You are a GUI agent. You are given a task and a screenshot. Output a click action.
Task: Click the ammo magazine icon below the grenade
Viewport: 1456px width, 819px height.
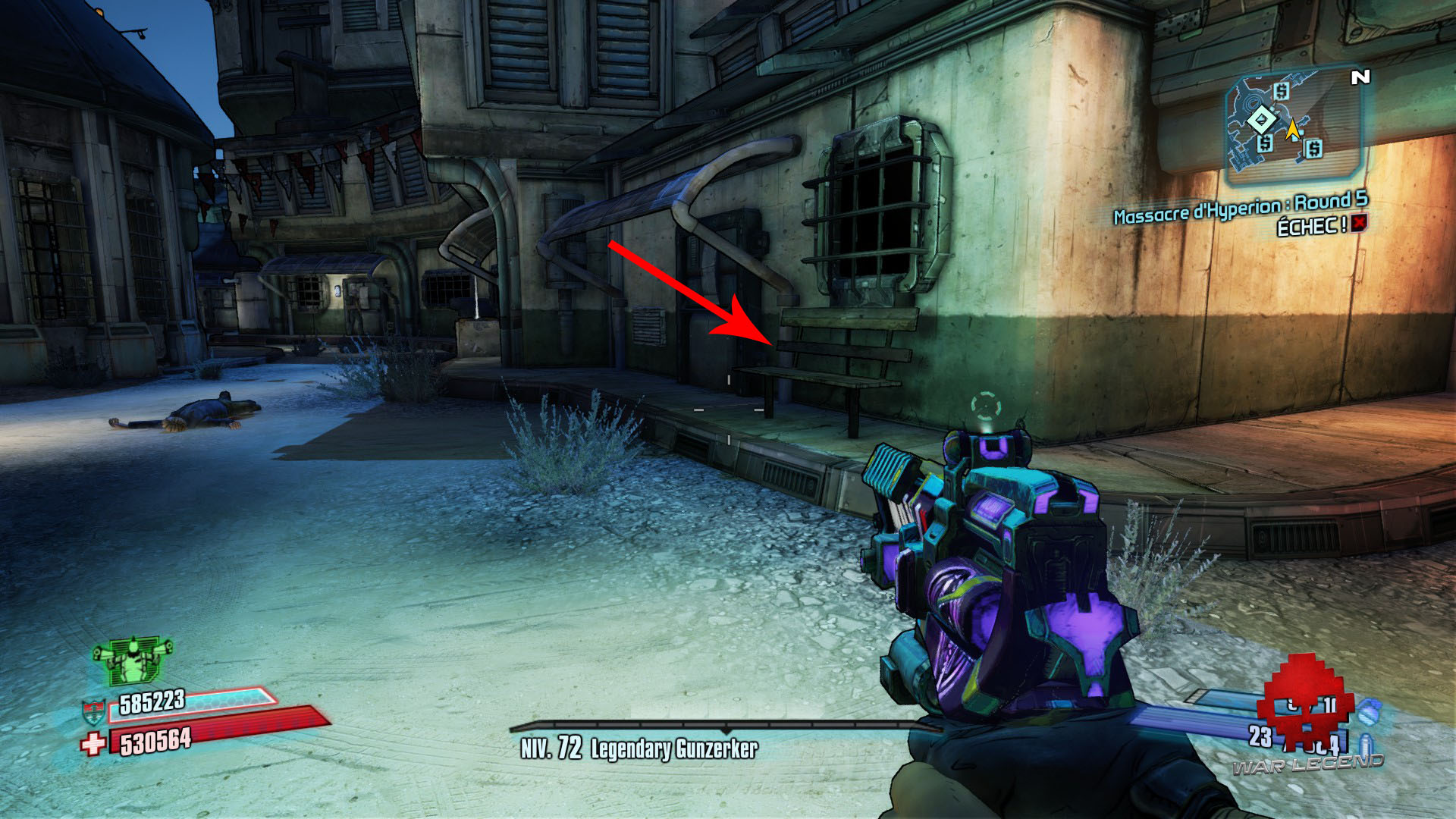coord(1365,743)
